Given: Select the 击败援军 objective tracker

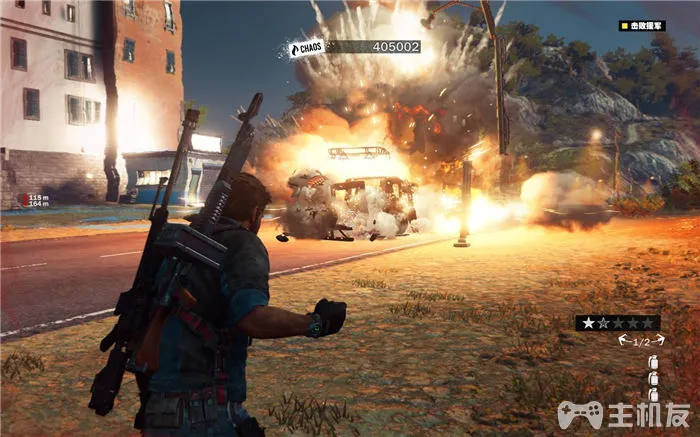Looking at the screenshot, I should pyautogui.click(x=641, y=26).
